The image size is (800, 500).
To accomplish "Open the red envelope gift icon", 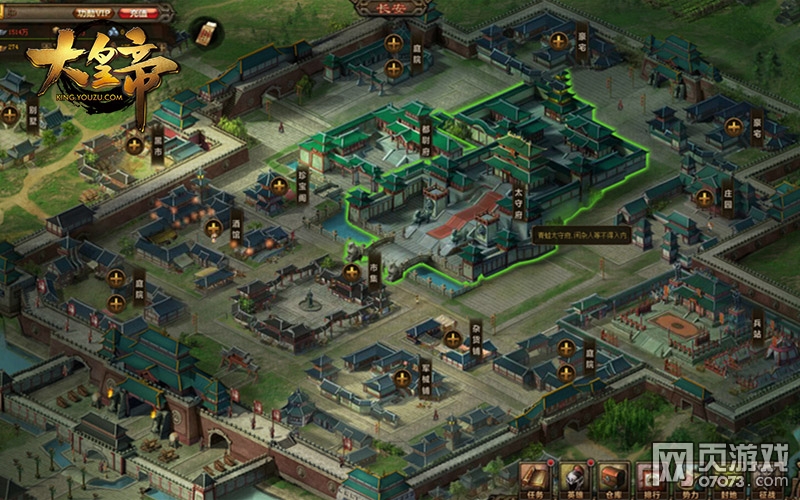I will coord(205,33).
